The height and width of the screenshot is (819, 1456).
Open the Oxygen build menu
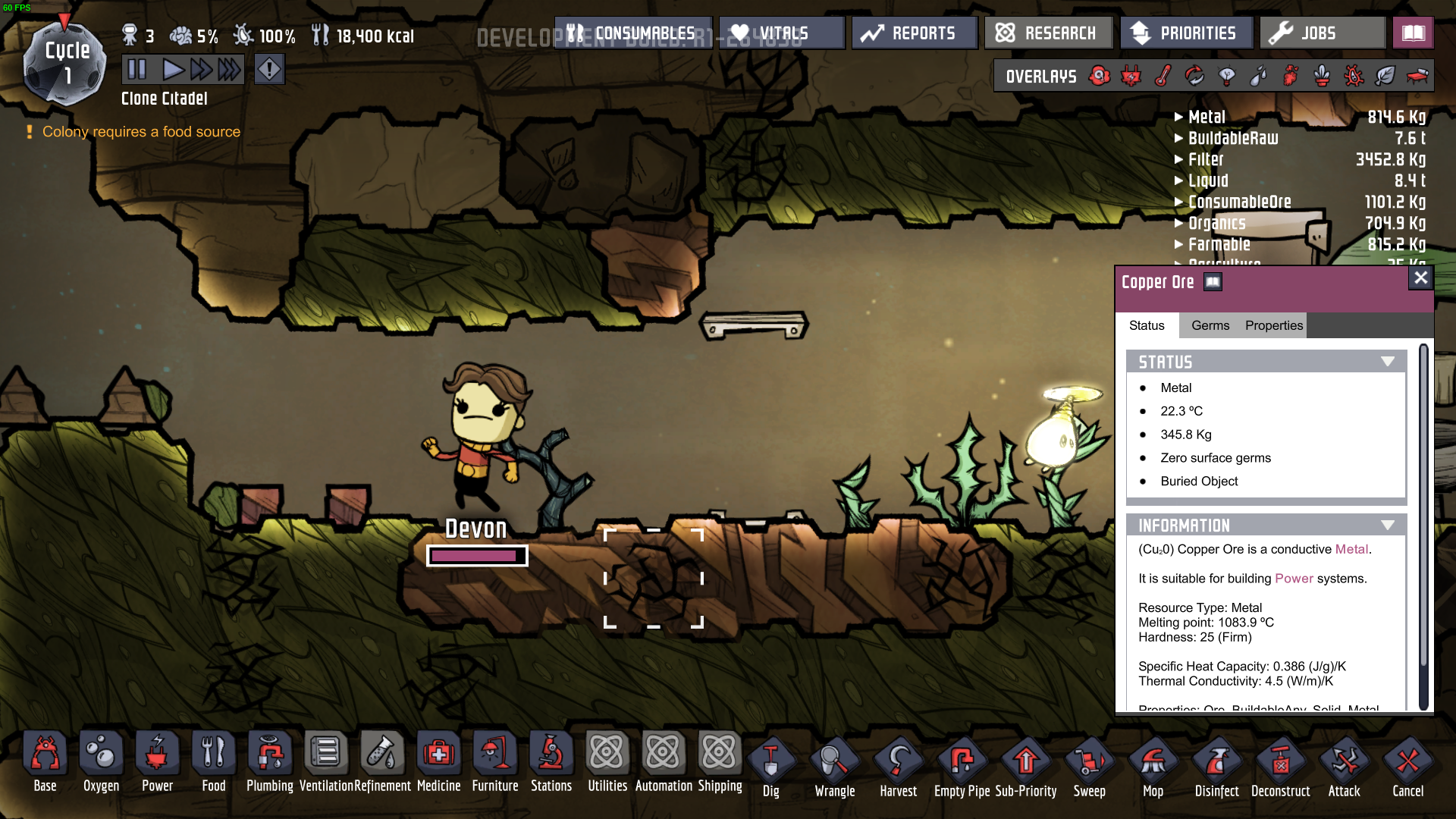pyautogui.click(x=101, y=762)
